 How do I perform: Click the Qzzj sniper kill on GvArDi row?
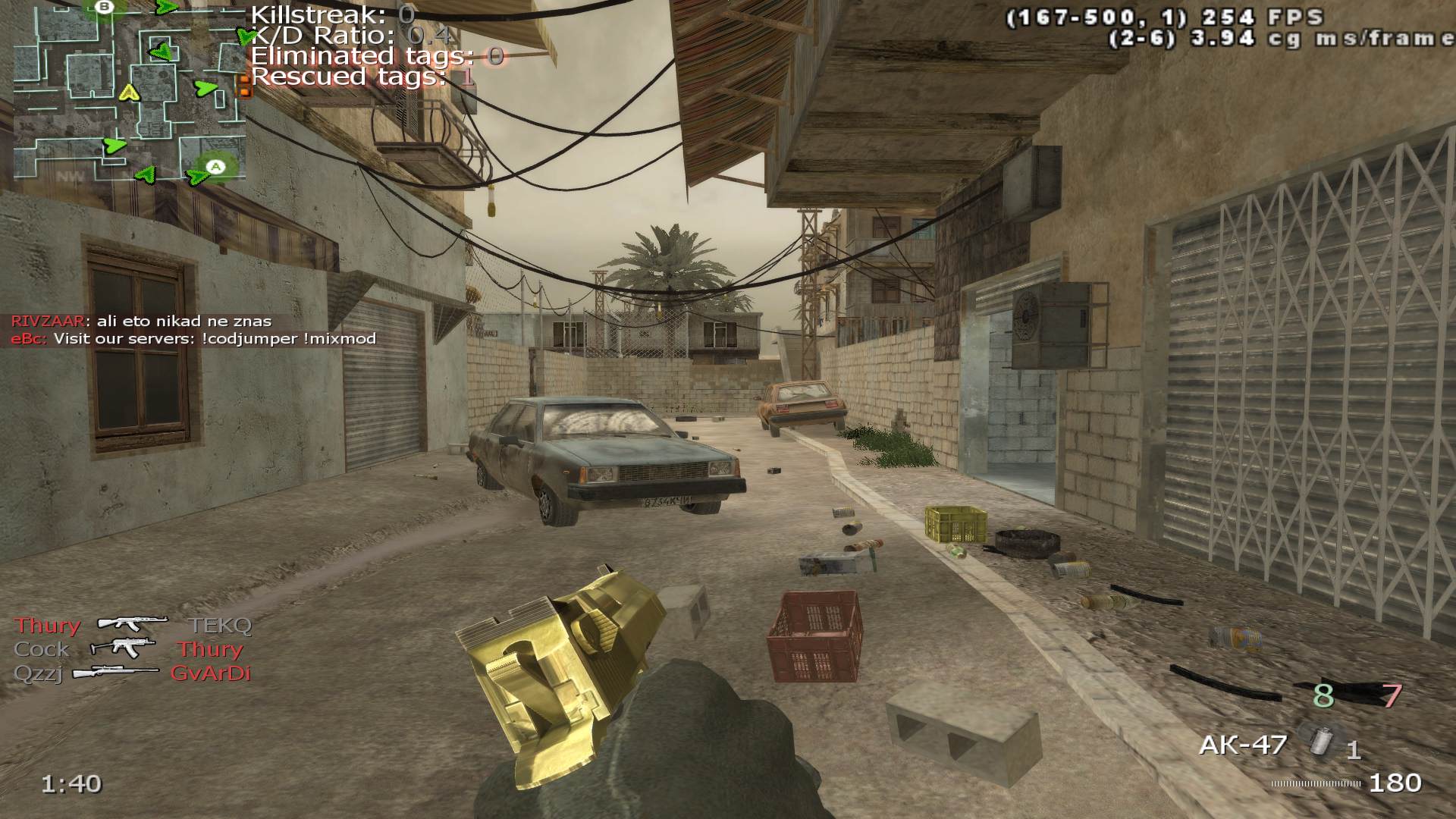pos(133,673)
